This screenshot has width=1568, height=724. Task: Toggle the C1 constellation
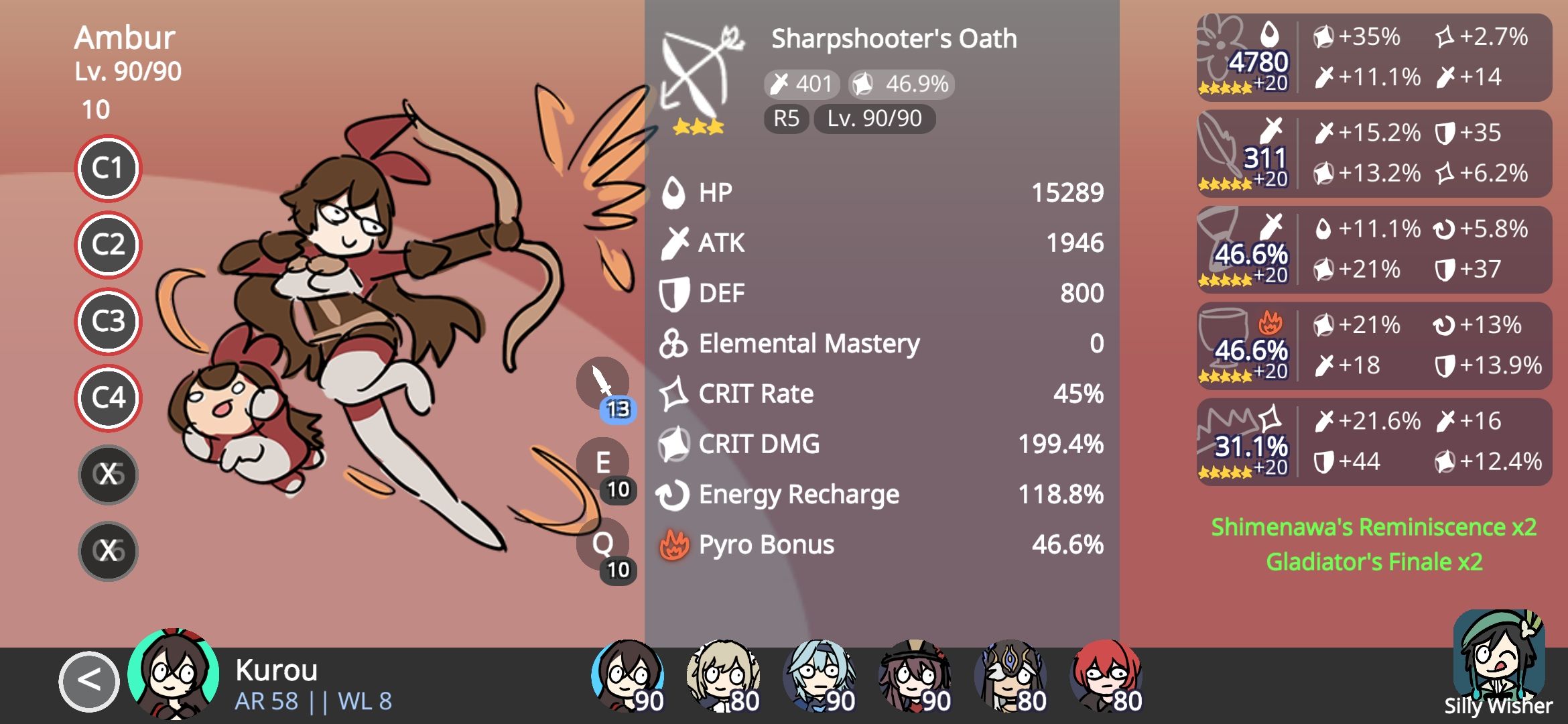click(108, 169)
